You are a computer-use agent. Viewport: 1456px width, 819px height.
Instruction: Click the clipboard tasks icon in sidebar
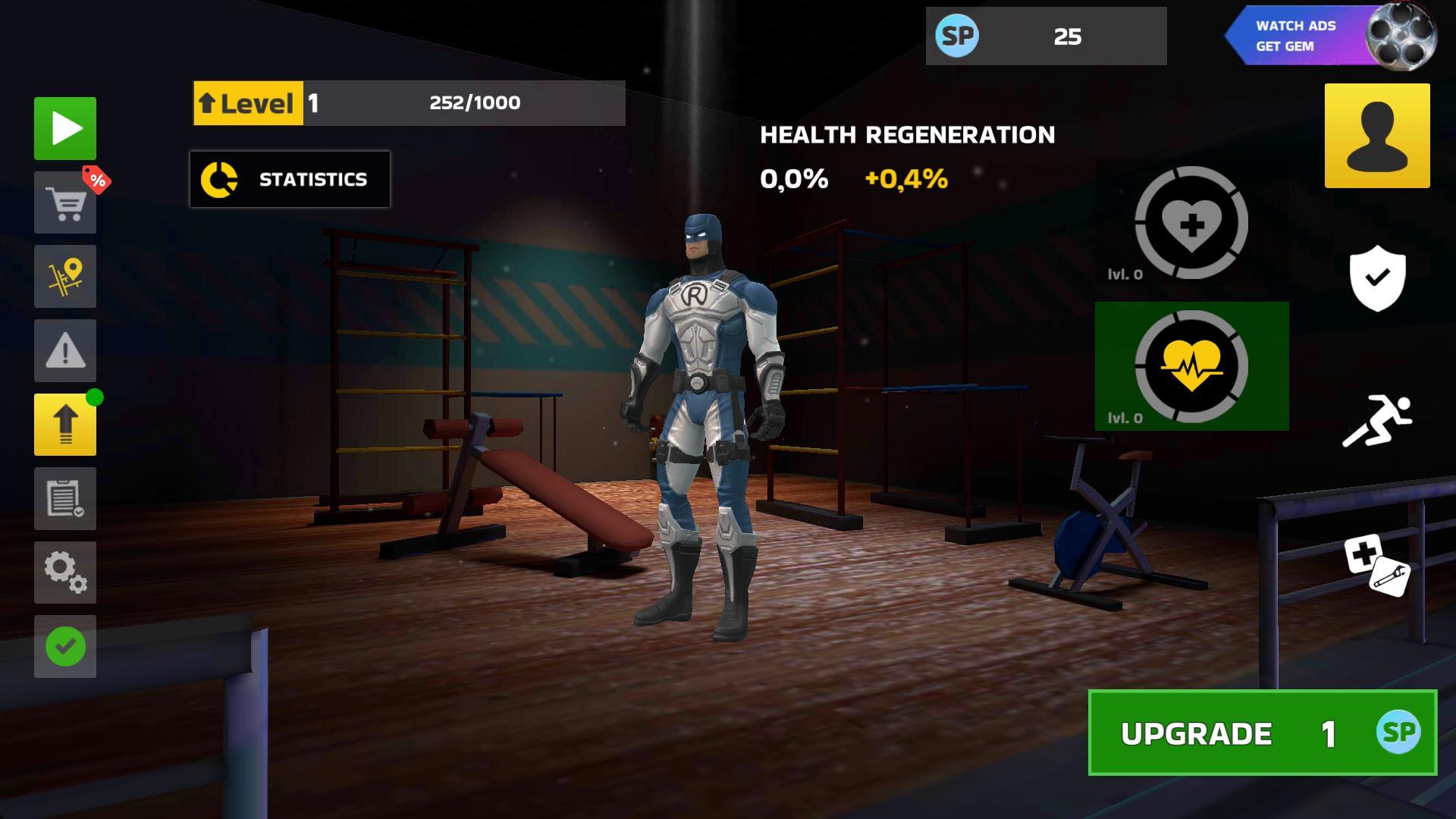point(64,499)
